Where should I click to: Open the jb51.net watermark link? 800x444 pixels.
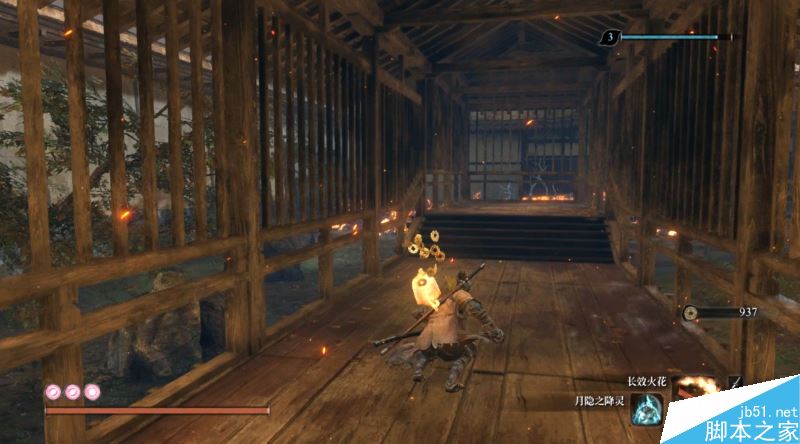(764, 411)
